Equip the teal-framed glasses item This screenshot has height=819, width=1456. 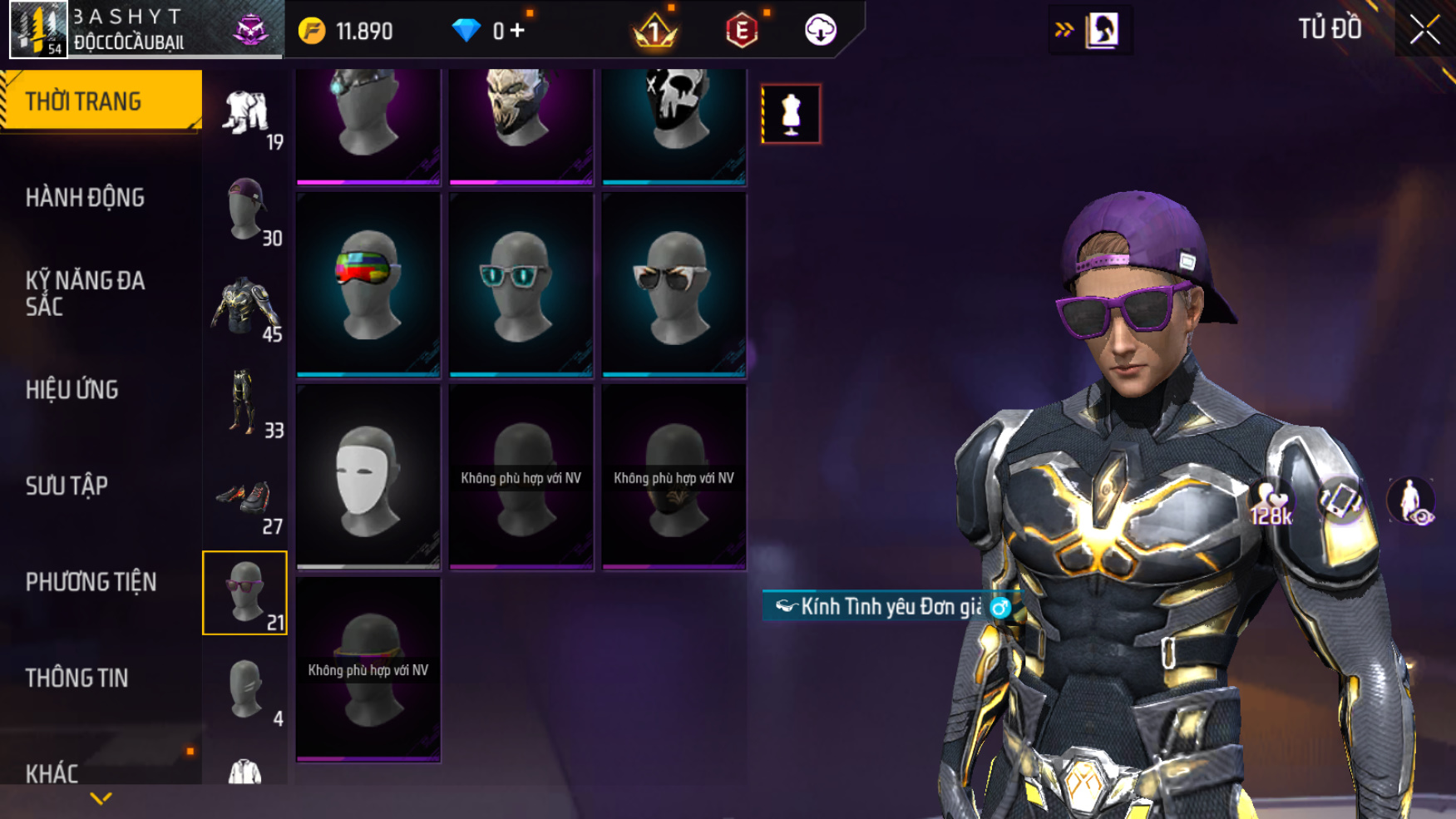(521, 284)
